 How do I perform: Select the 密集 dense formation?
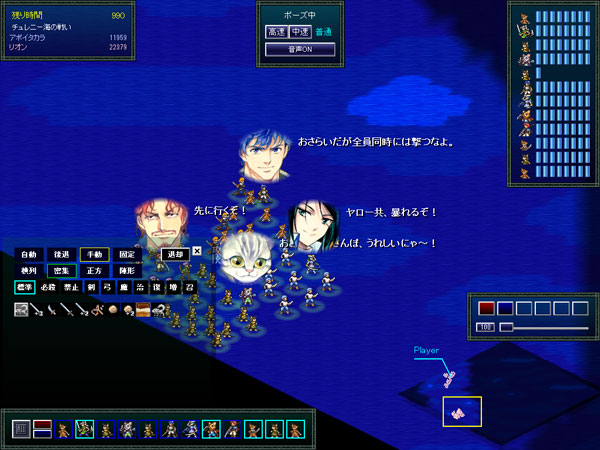62,271
